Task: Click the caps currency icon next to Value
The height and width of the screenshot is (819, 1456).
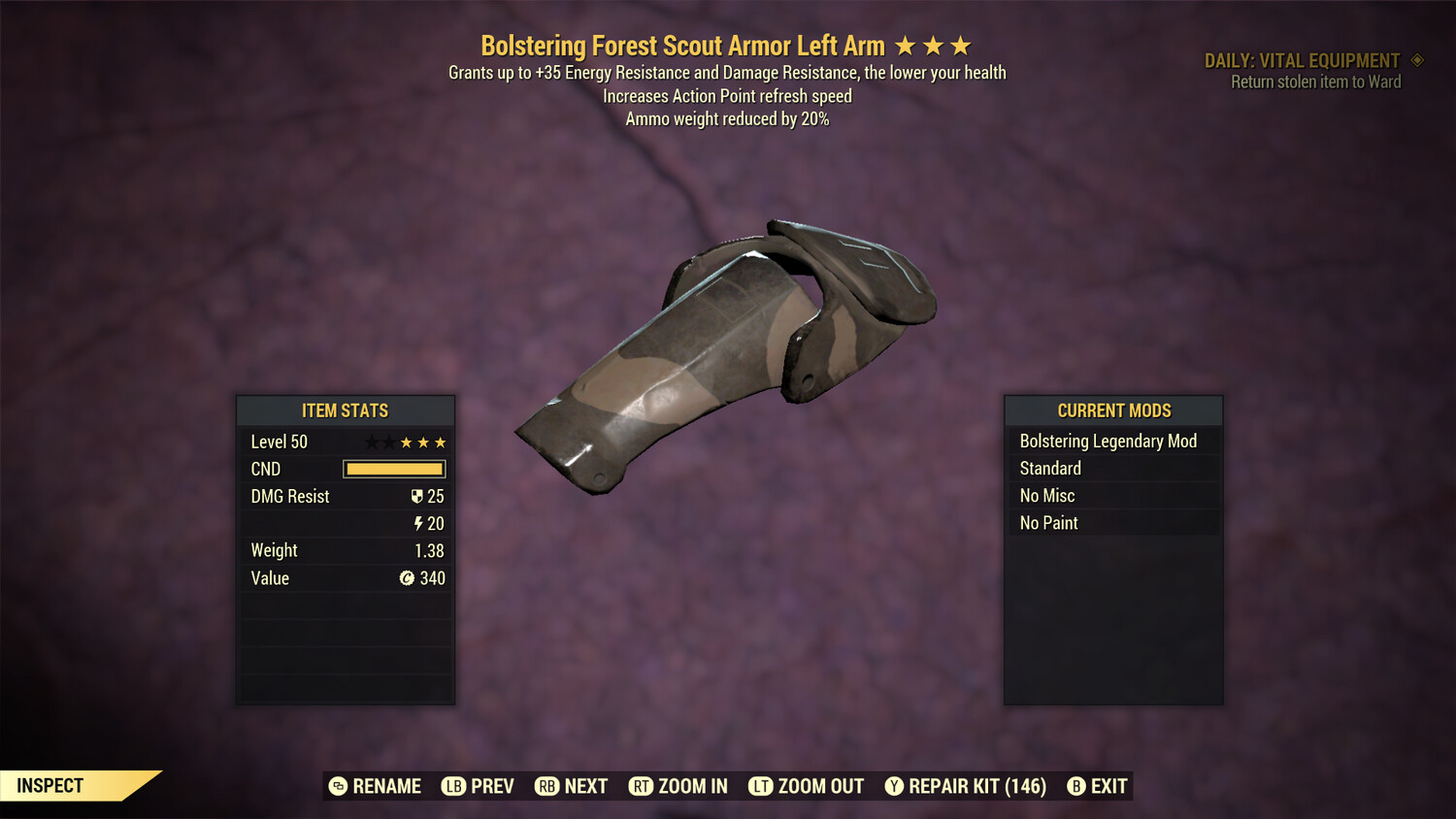Action: [x=408, y=577]
